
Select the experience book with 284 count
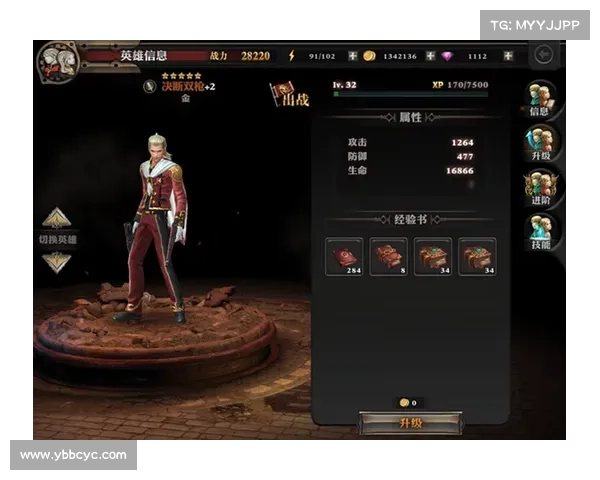tap(344, 257)
